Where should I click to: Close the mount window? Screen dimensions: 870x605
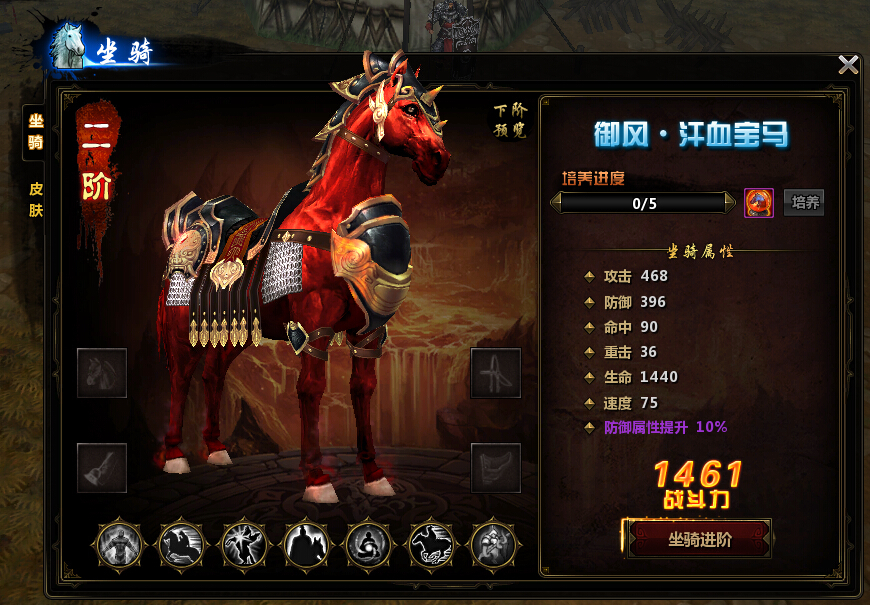point(848,66)
